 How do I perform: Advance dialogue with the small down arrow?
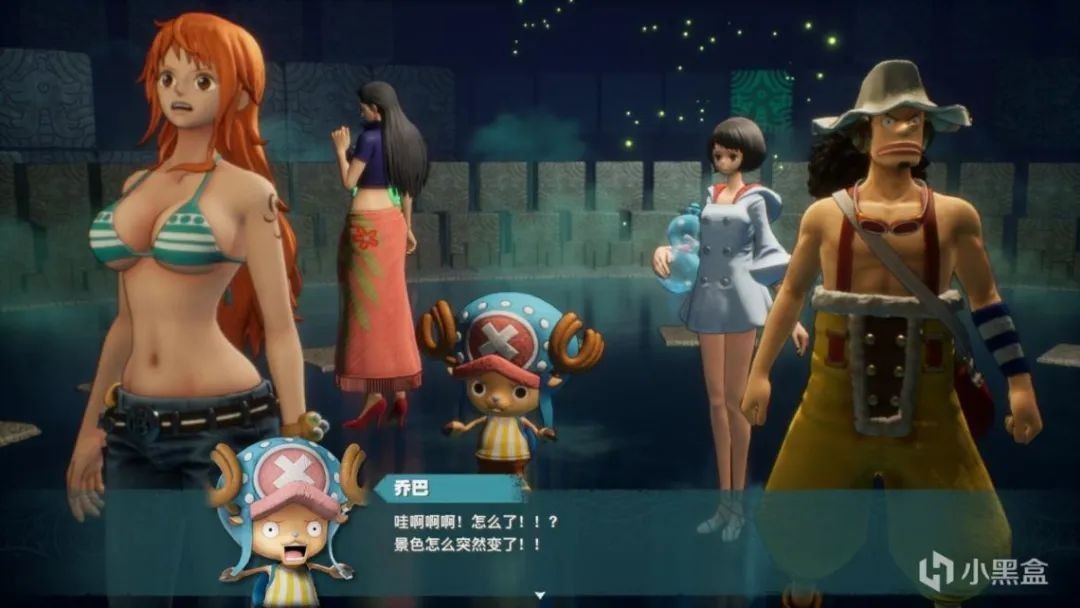[x=540, y=595]
